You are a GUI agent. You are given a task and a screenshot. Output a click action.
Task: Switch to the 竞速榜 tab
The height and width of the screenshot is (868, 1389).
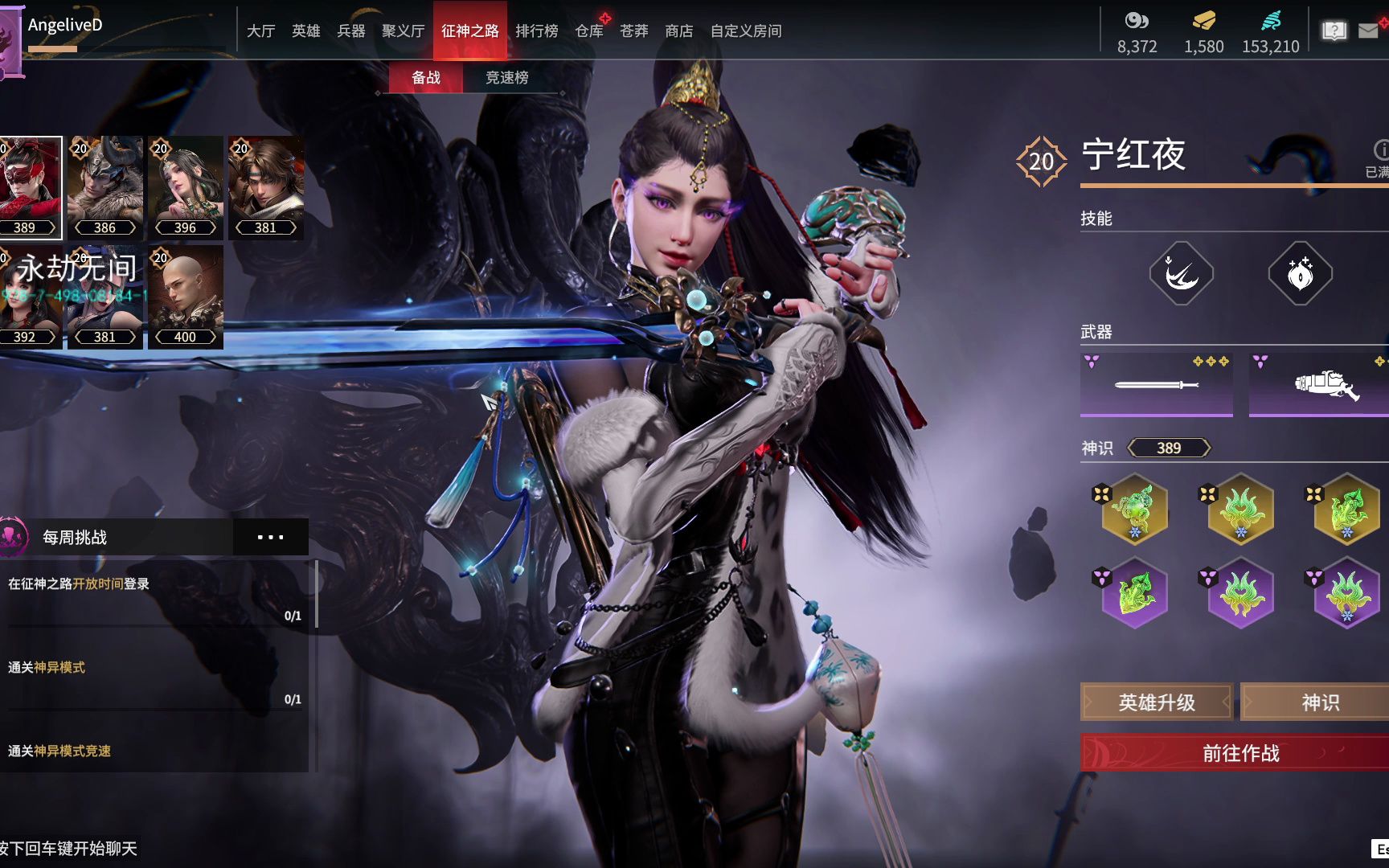click(x=506, y=77)
